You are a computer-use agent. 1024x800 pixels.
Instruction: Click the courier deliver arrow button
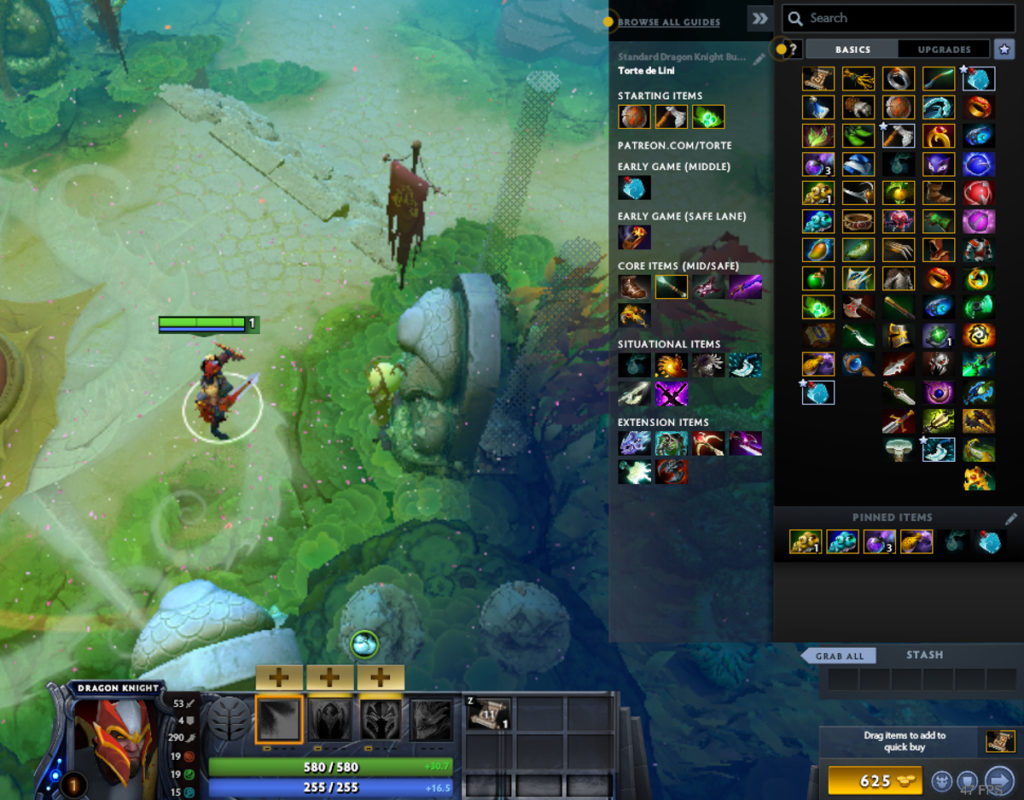pyautogui.click(x=998, y=781)
